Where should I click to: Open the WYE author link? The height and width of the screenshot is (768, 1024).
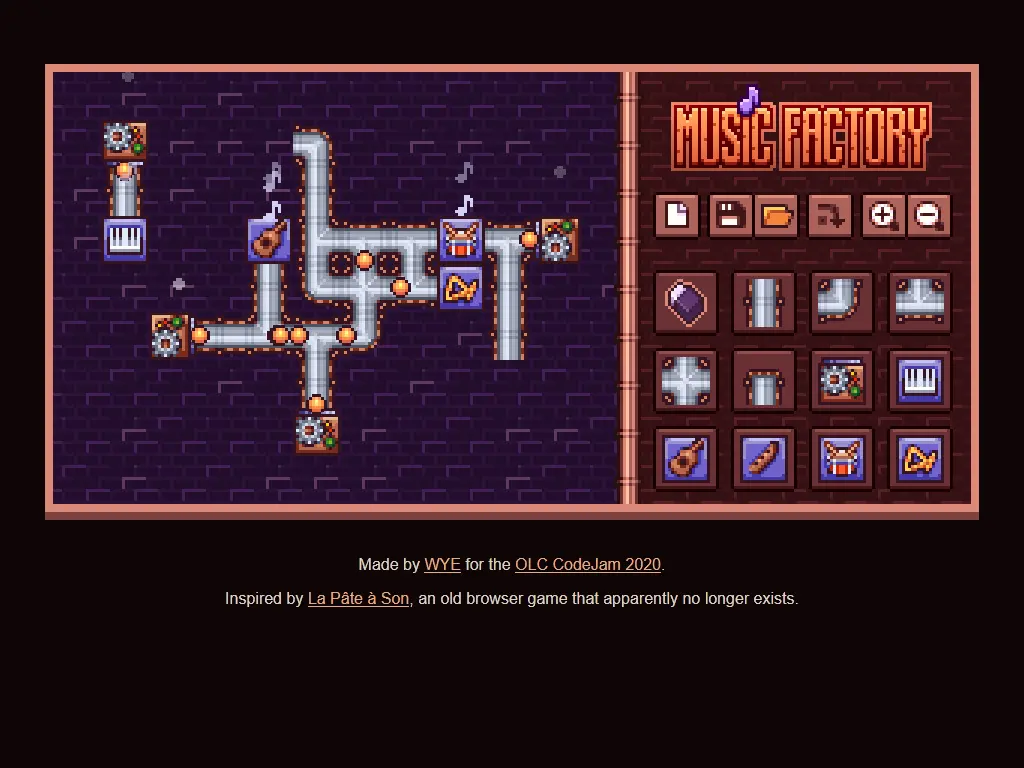pos(442,564)
